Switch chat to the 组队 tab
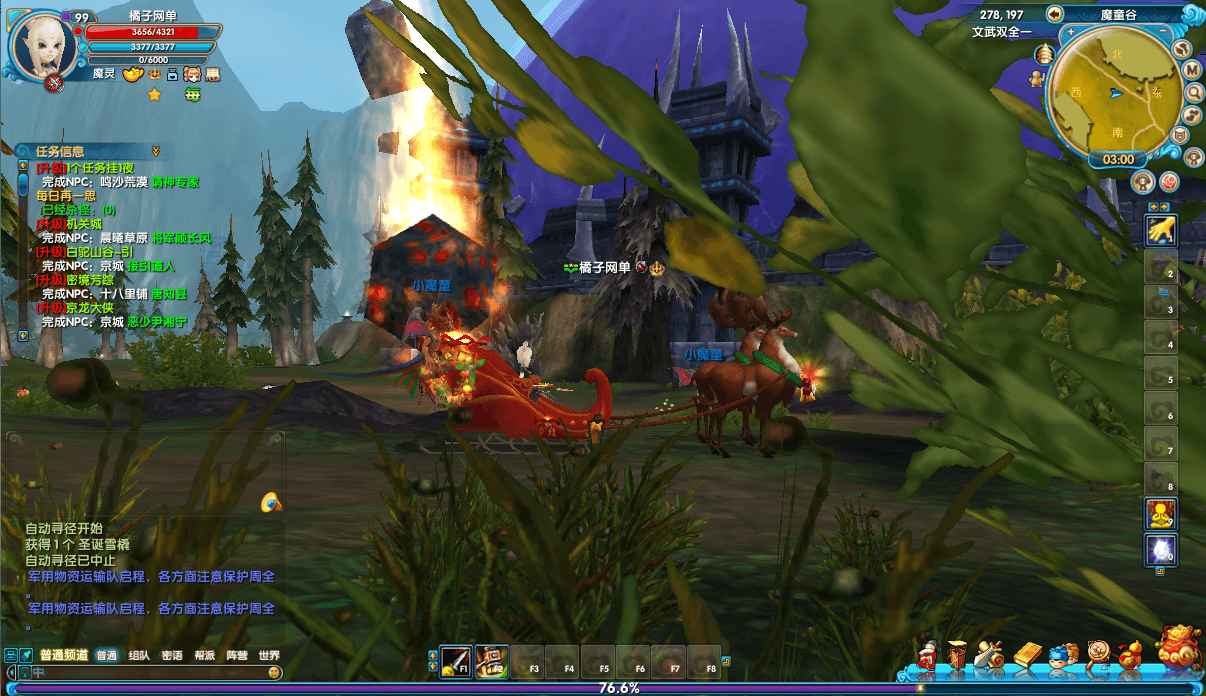The height and width of the screenshot is (696, 1206). click(139, 656)
